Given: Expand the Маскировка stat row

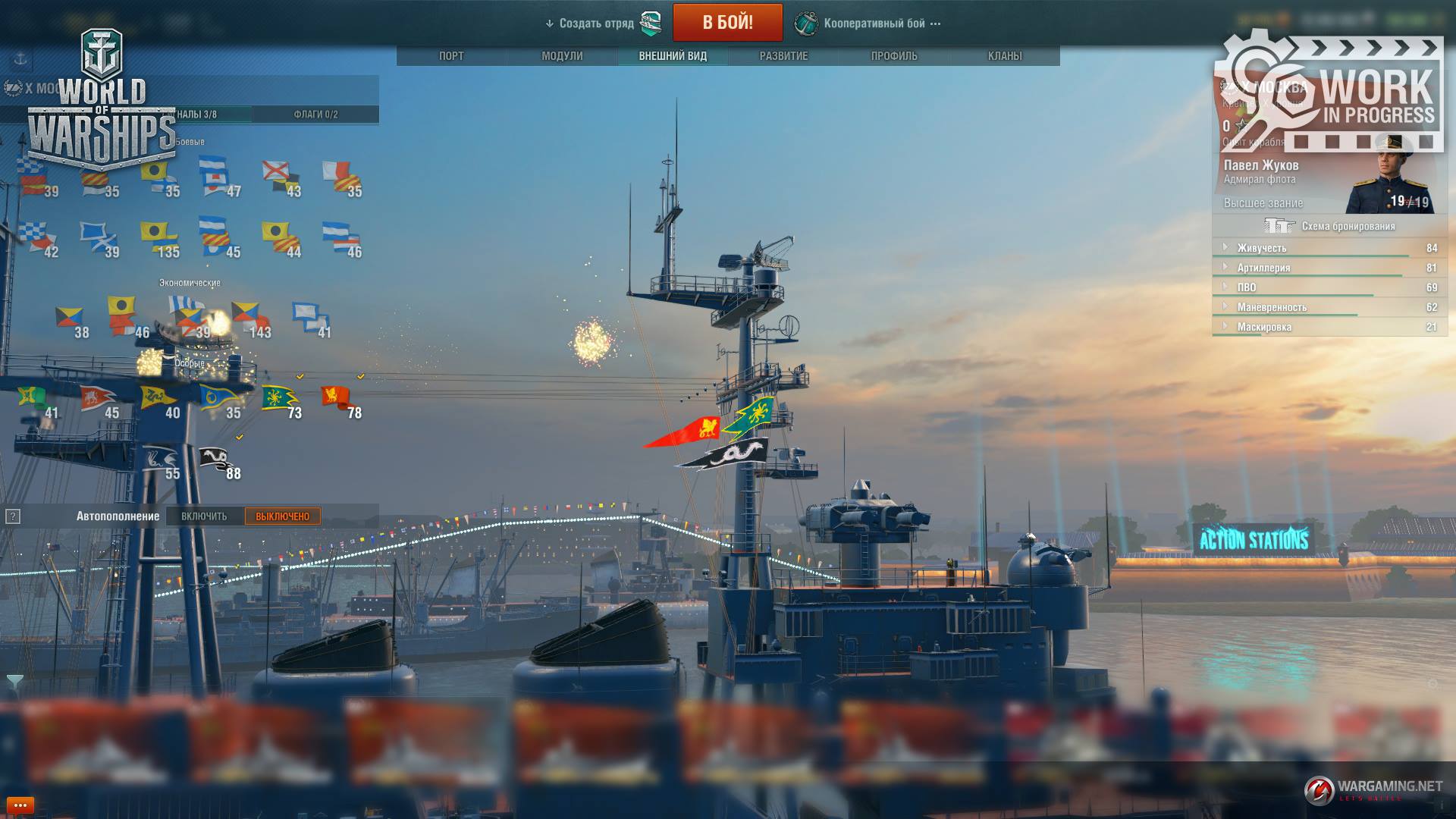Looking at the screenshot, I should tap(1264, 327).
